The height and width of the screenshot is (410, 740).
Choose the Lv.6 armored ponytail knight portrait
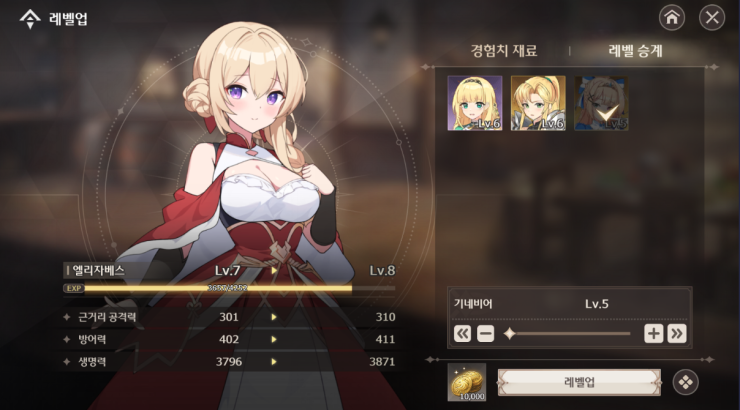point(538,103)
